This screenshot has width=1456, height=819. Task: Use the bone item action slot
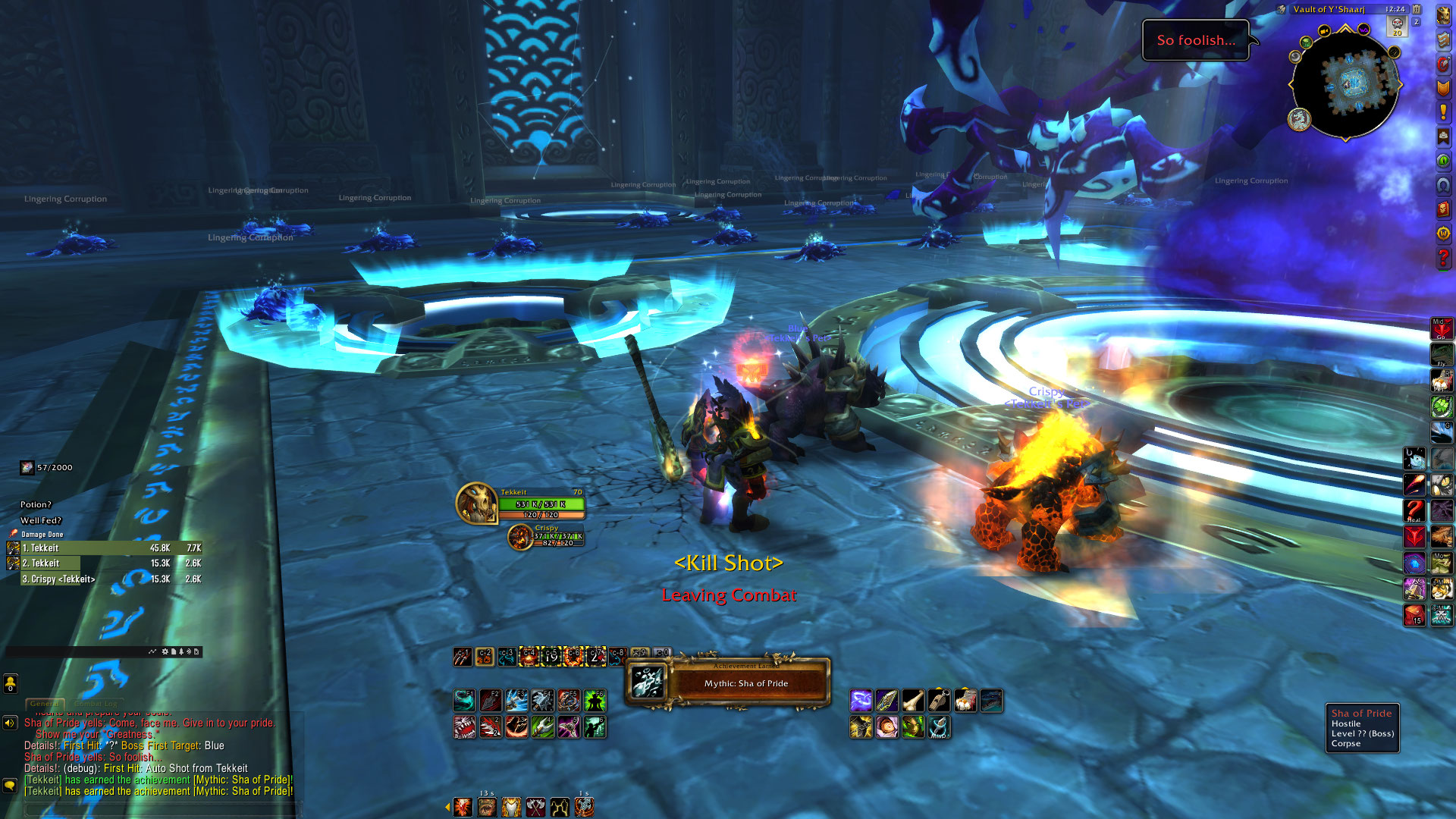point(913,701)
